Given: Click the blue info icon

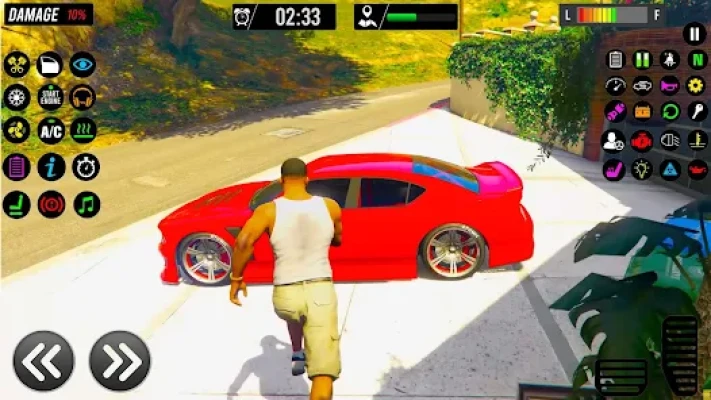Looking at the screenshot, I should click(50, 167).
